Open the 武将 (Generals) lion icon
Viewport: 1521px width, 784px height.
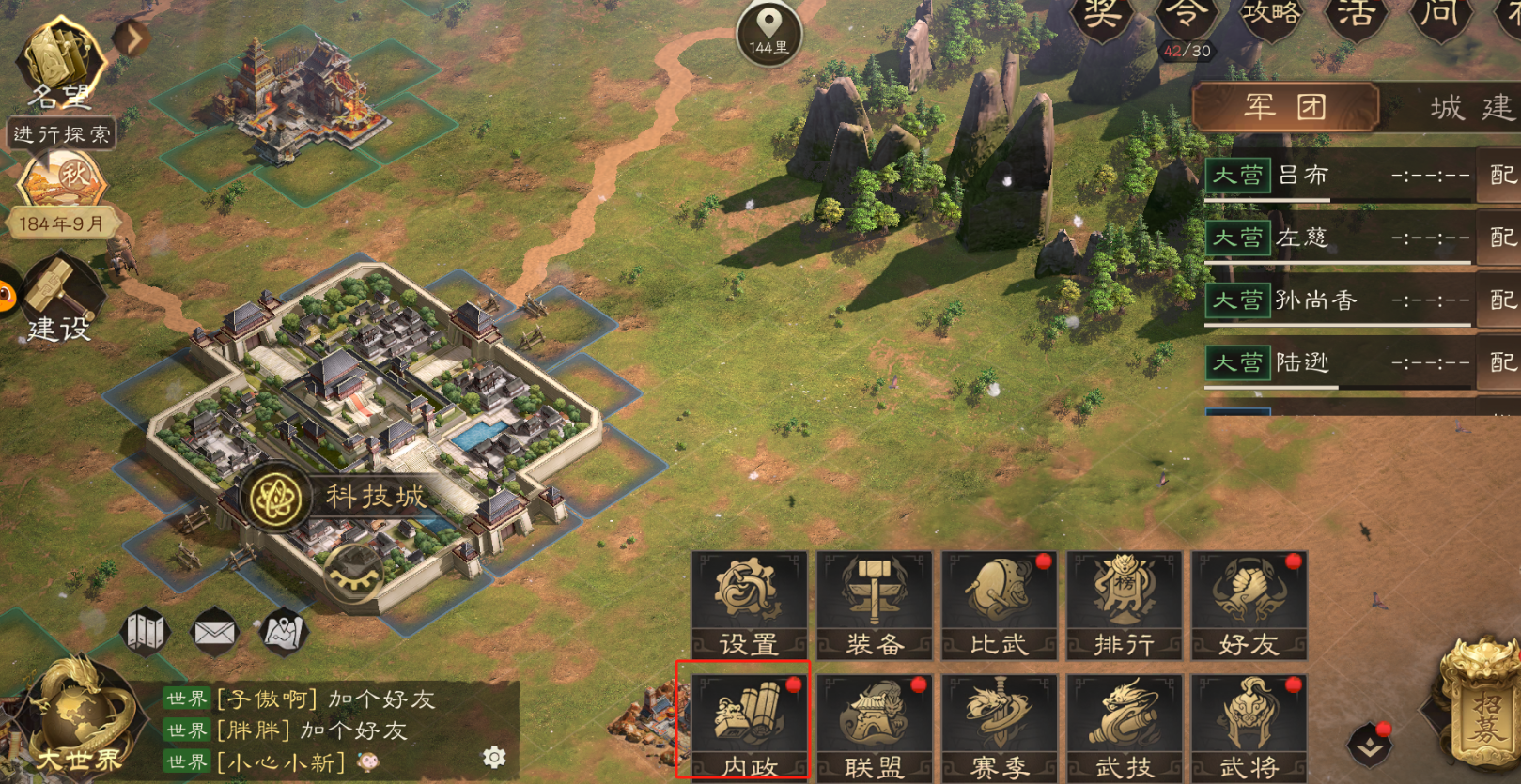click(1249, 723)
